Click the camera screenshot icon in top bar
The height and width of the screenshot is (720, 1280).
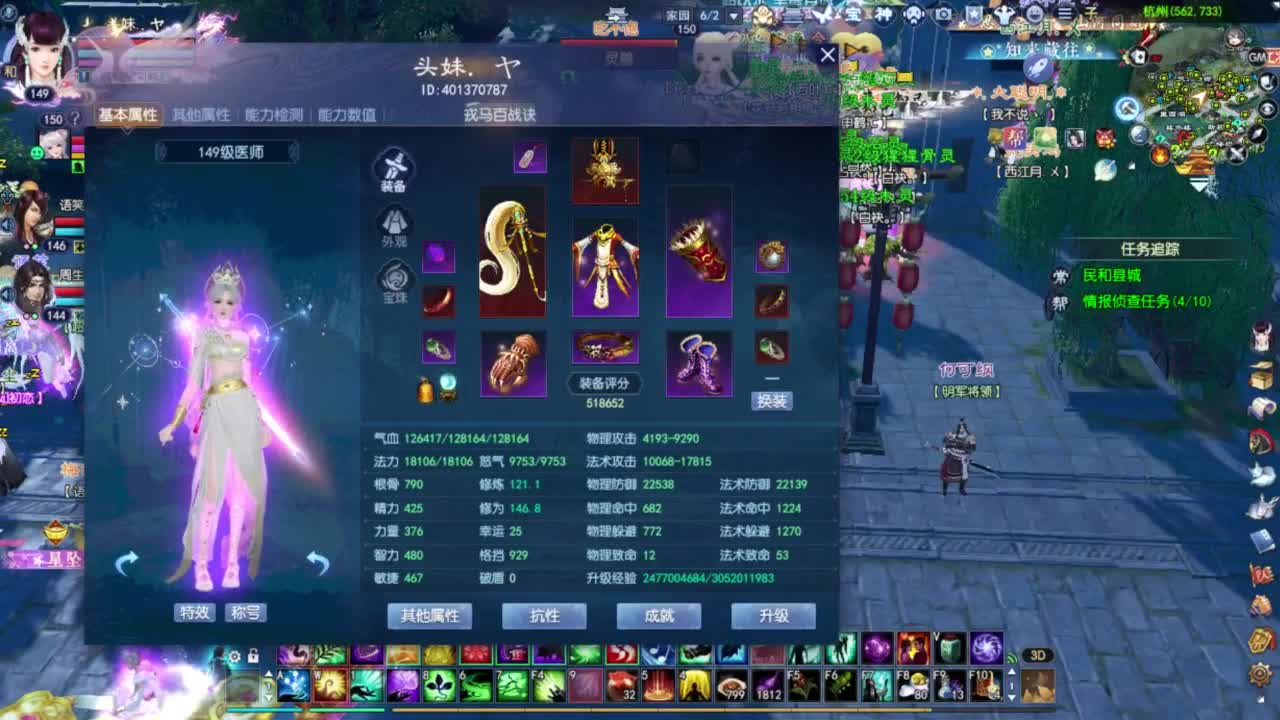(x=944, y=14)
